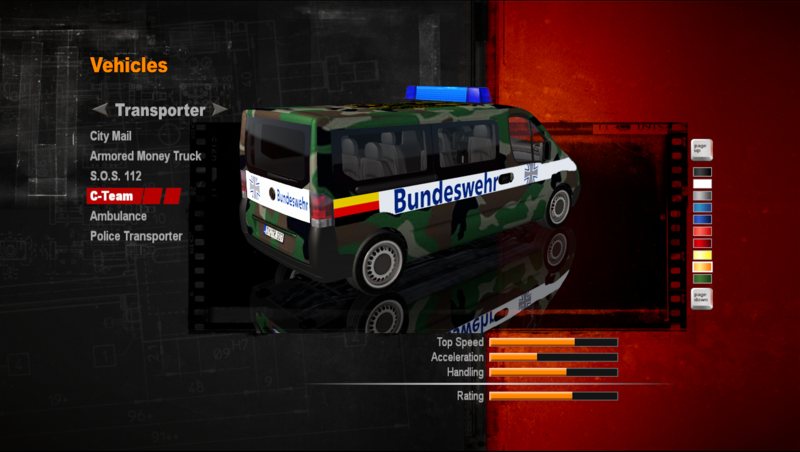Choose the Ambulance vehicle

click(118, 216)
